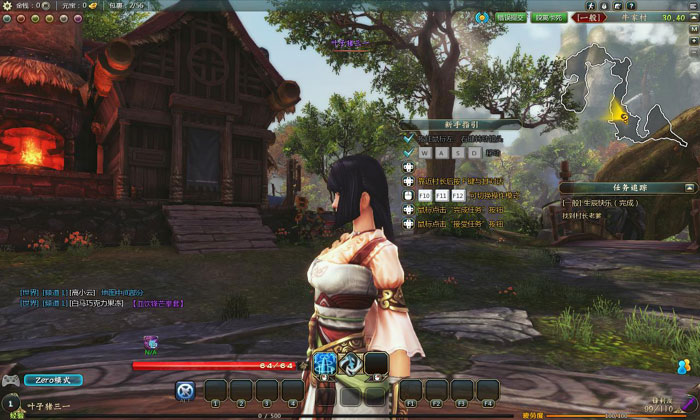
Task: Click the 错误提交 green button
Action: coord(512,17)
